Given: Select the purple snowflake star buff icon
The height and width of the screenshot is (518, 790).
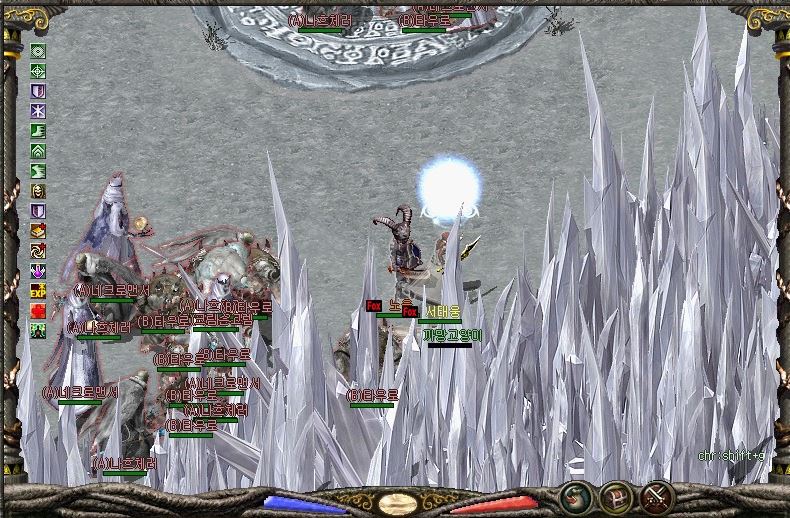Looking at the screenshot, I should [x=39, y=111].
